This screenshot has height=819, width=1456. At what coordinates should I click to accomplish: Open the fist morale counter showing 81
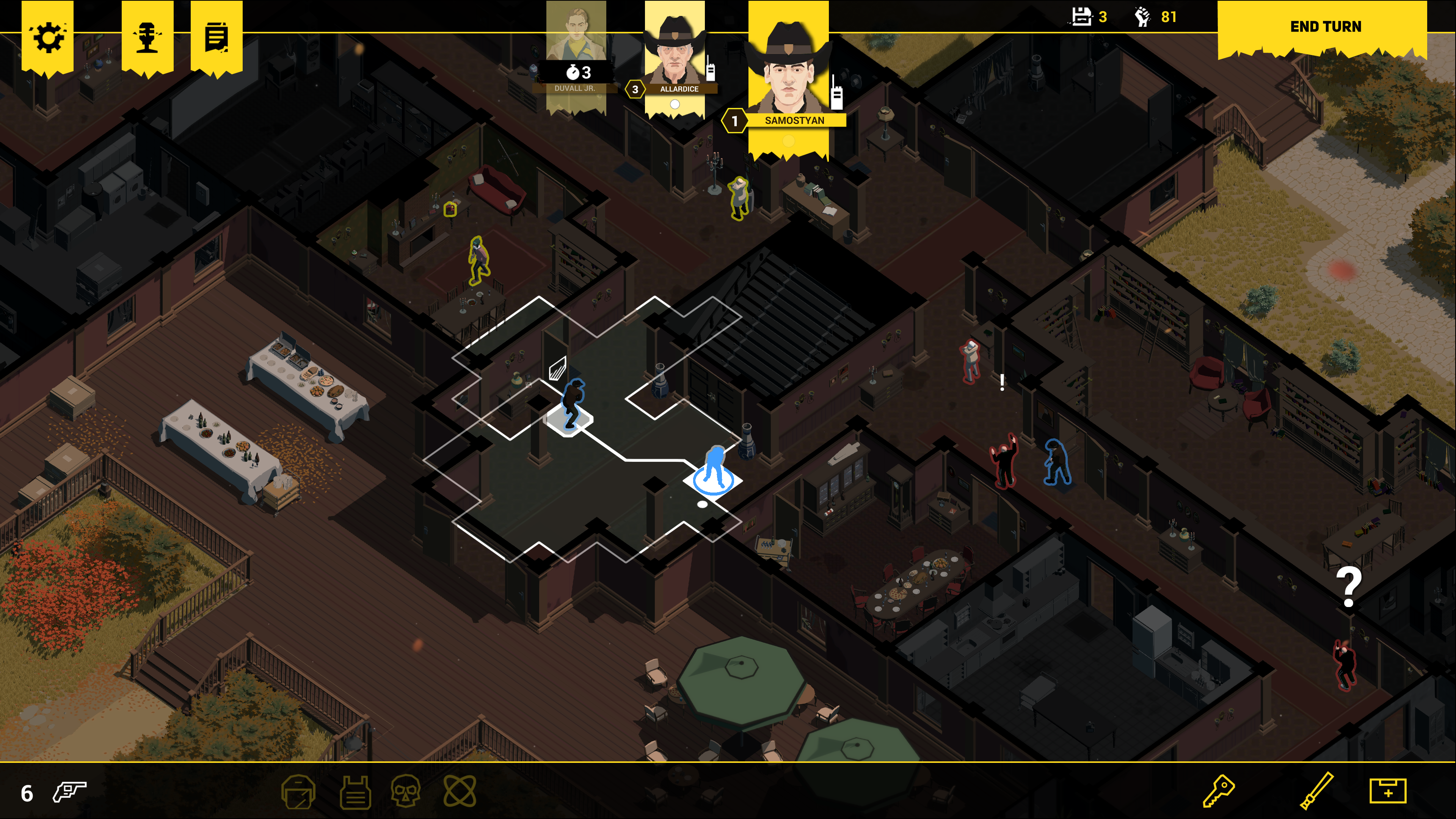click(1156, 17)
